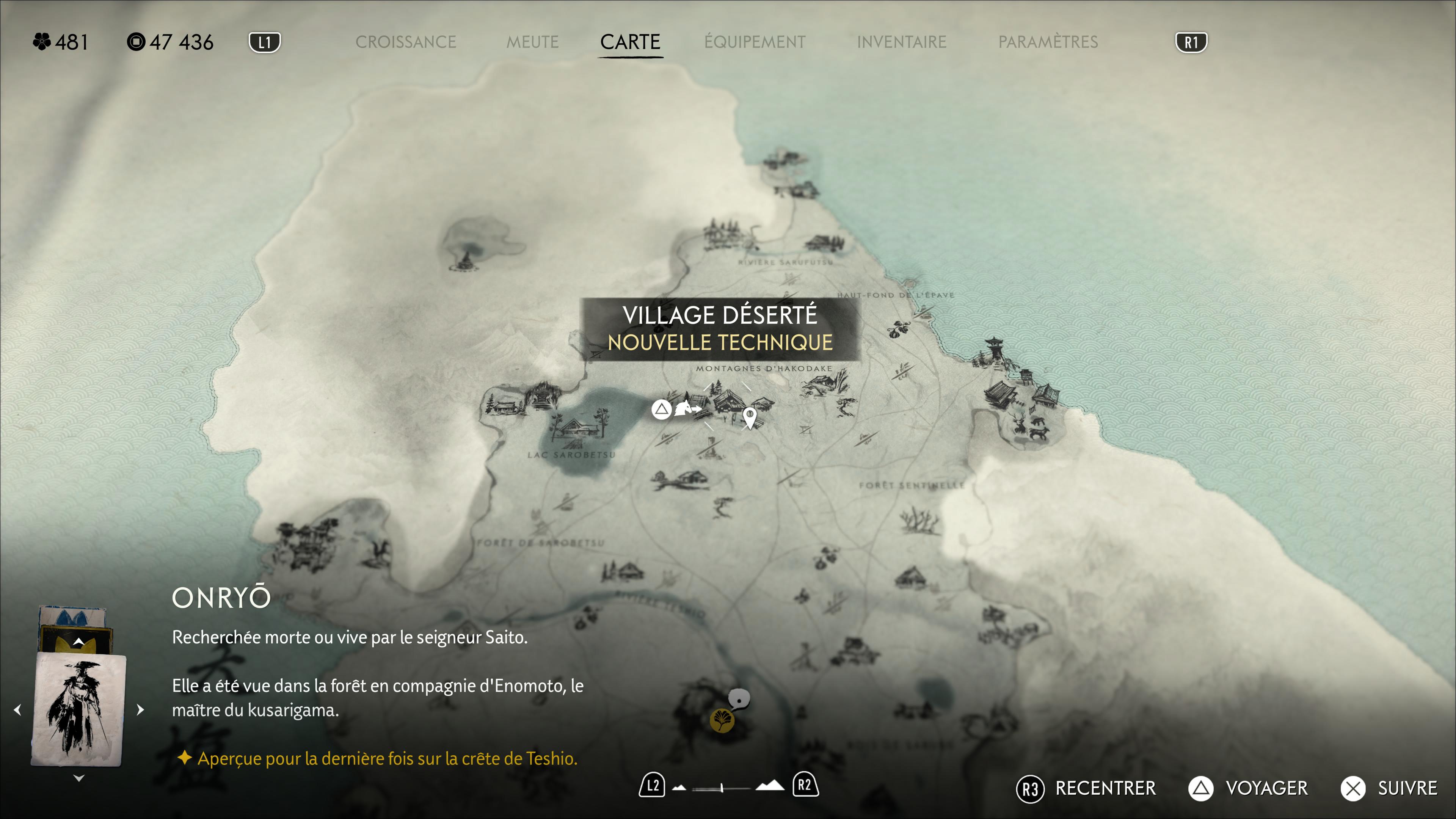Select the Onryō wanted poster card
This screenshot has height=819, width=1456.
(x=78, y=710)
